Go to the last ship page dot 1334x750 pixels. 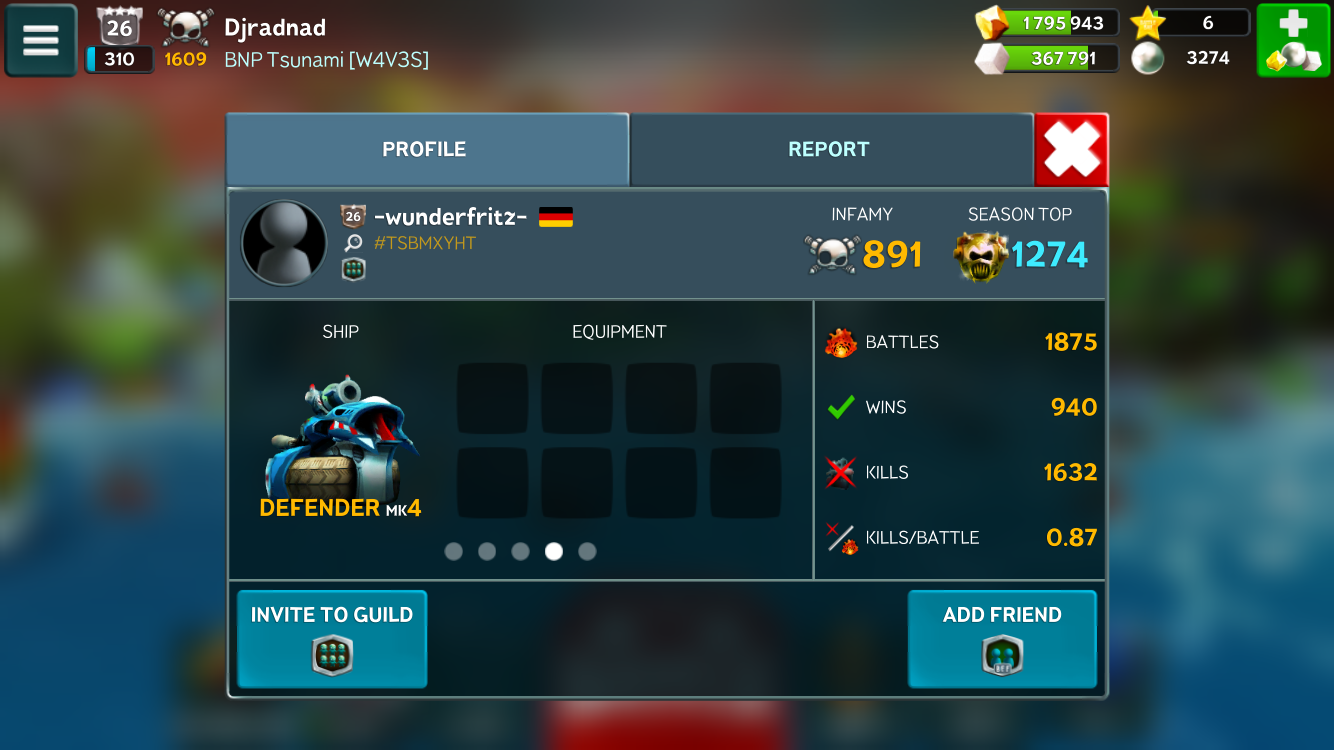tap(587, 551)
